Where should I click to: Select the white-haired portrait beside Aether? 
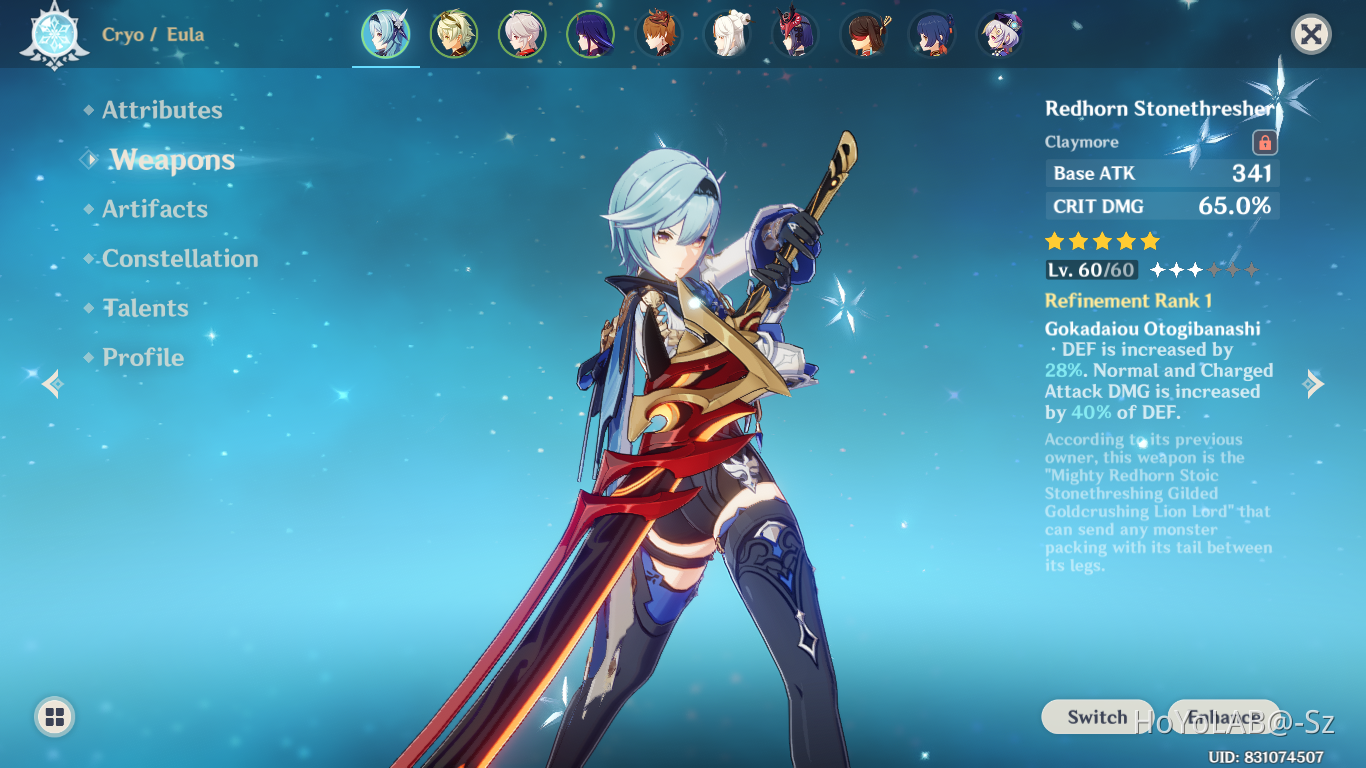tap(523, 33)
